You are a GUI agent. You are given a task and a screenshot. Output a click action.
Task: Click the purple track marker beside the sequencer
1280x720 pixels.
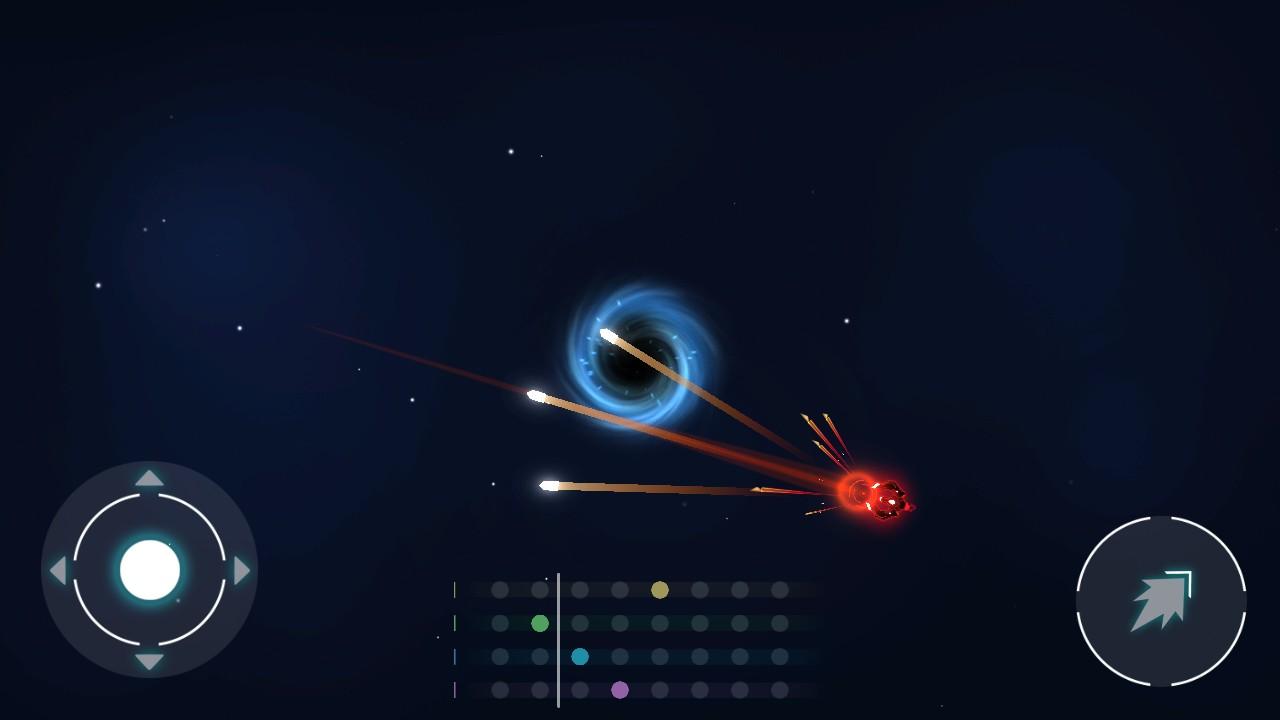pyautogui.click(x=454, y=691)
